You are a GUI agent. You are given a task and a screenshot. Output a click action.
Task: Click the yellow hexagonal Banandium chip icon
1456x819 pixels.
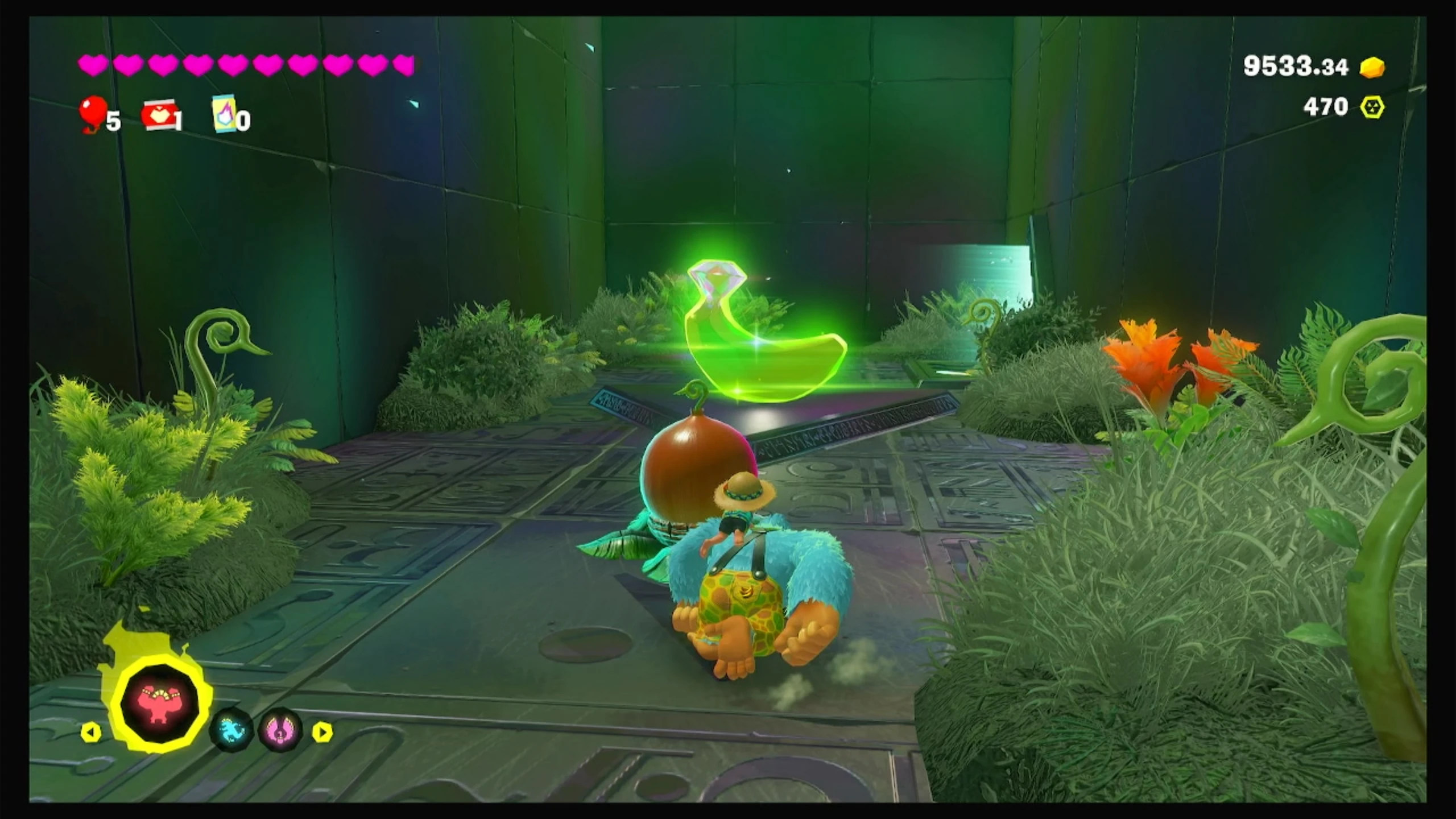[x=1372, y=107]
